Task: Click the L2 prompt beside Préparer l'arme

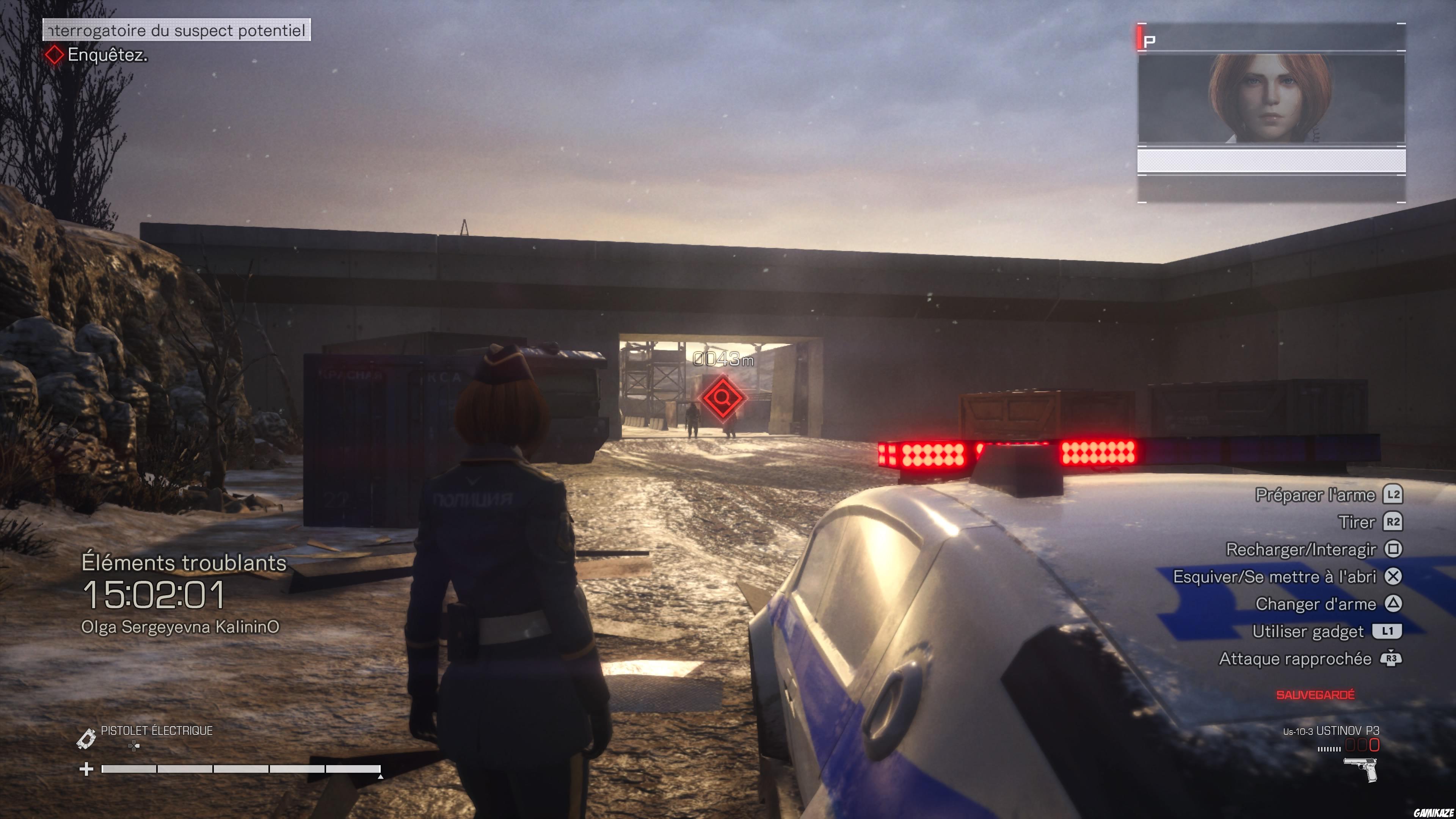Action: point(1393,494)
